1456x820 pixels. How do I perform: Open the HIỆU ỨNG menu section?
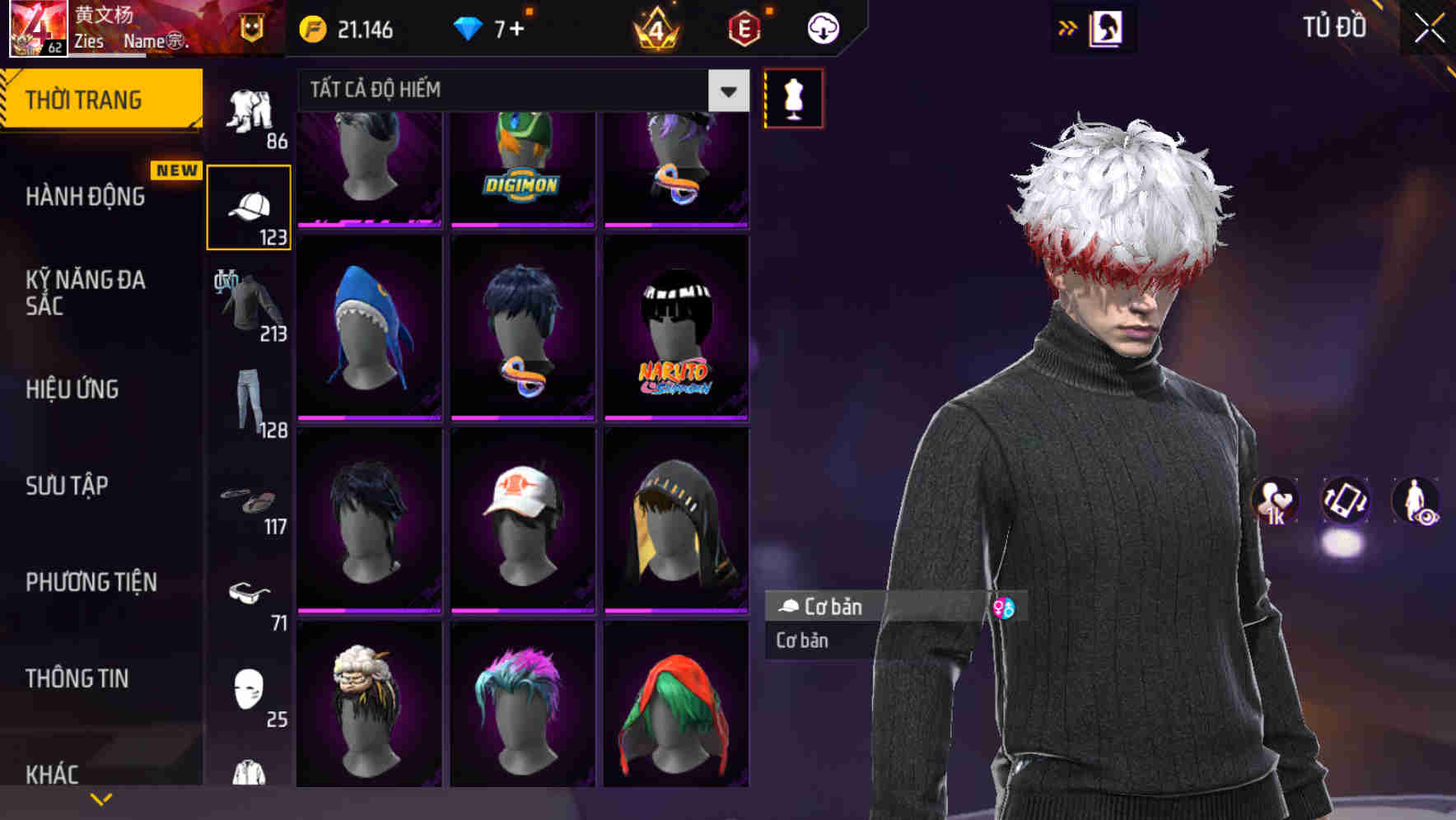(72, 389)
